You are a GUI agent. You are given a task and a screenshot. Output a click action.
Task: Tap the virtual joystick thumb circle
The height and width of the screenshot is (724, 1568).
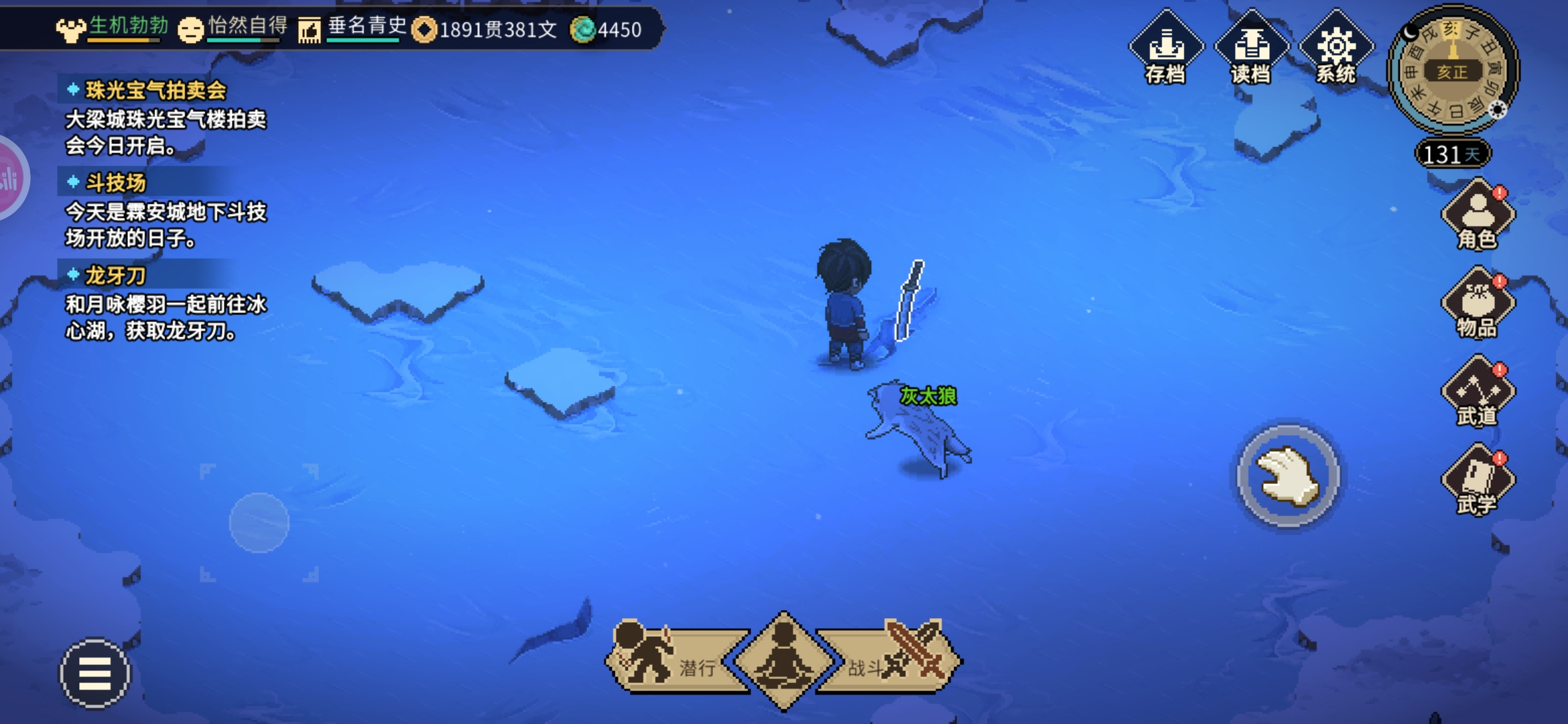[x=259, y=523]
